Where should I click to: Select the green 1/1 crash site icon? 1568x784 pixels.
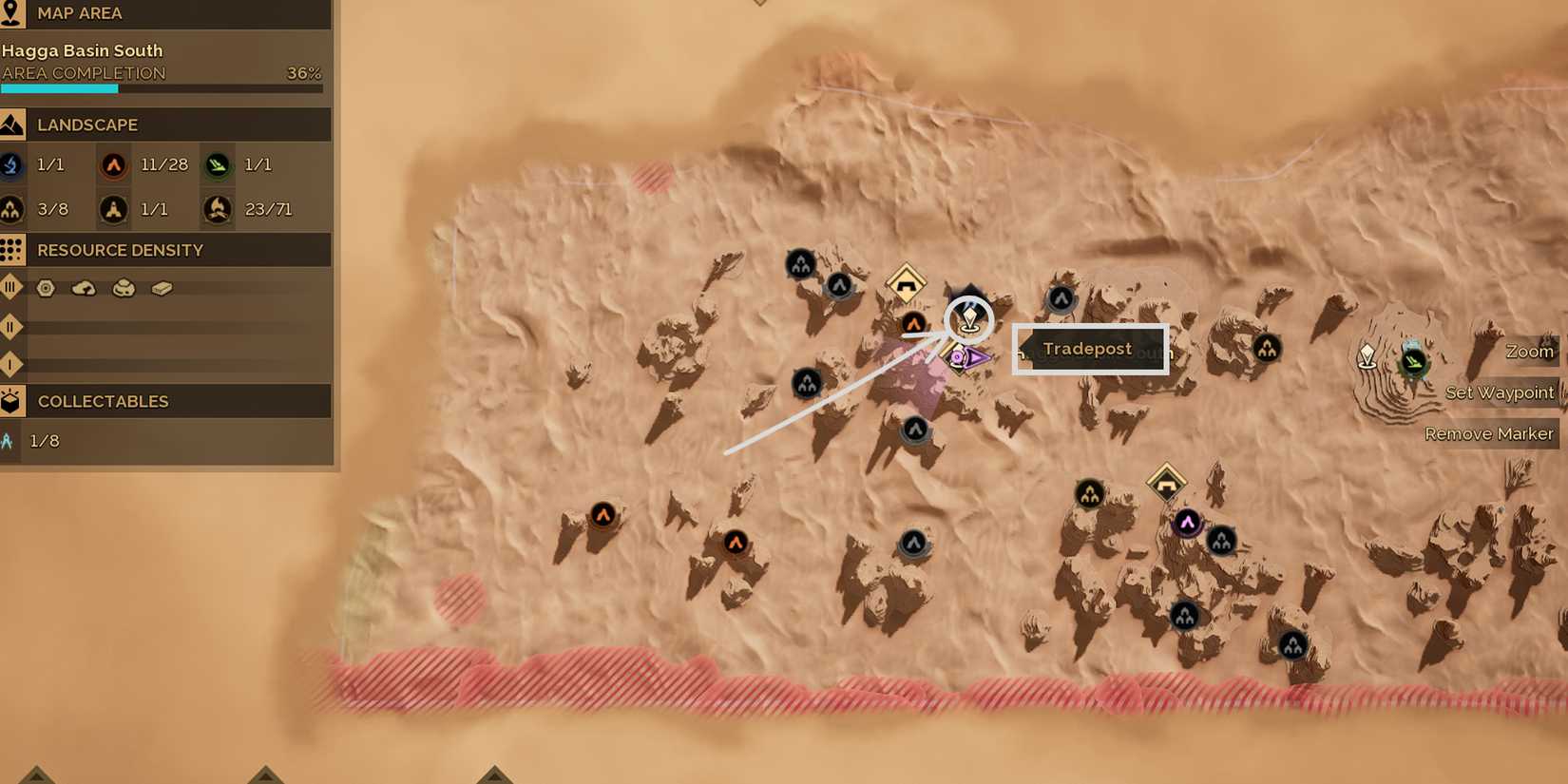point(217,164)
